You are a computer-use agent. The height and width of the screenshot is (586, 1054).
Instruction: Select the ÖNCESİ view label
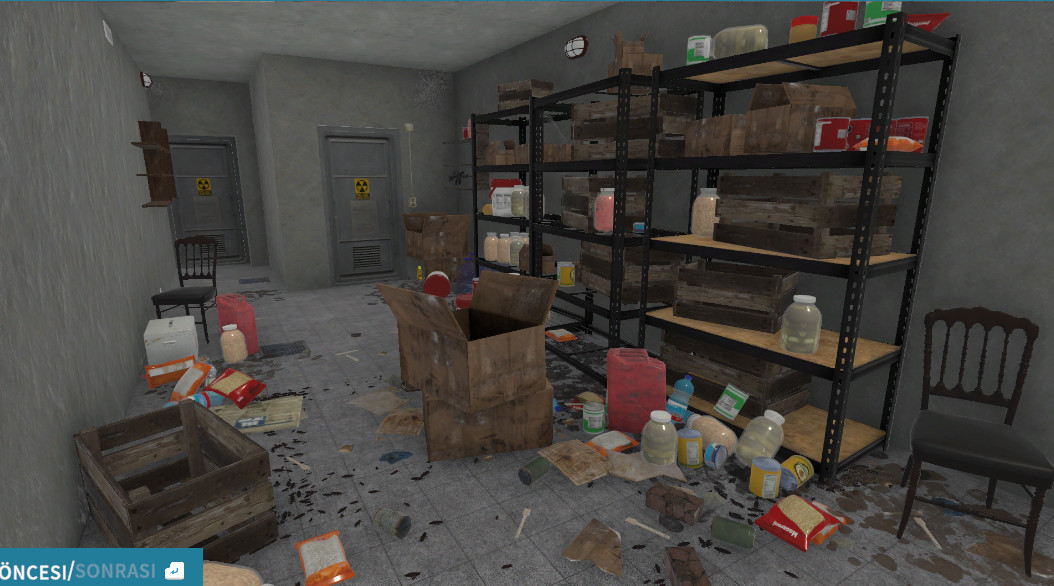(35, 571)
